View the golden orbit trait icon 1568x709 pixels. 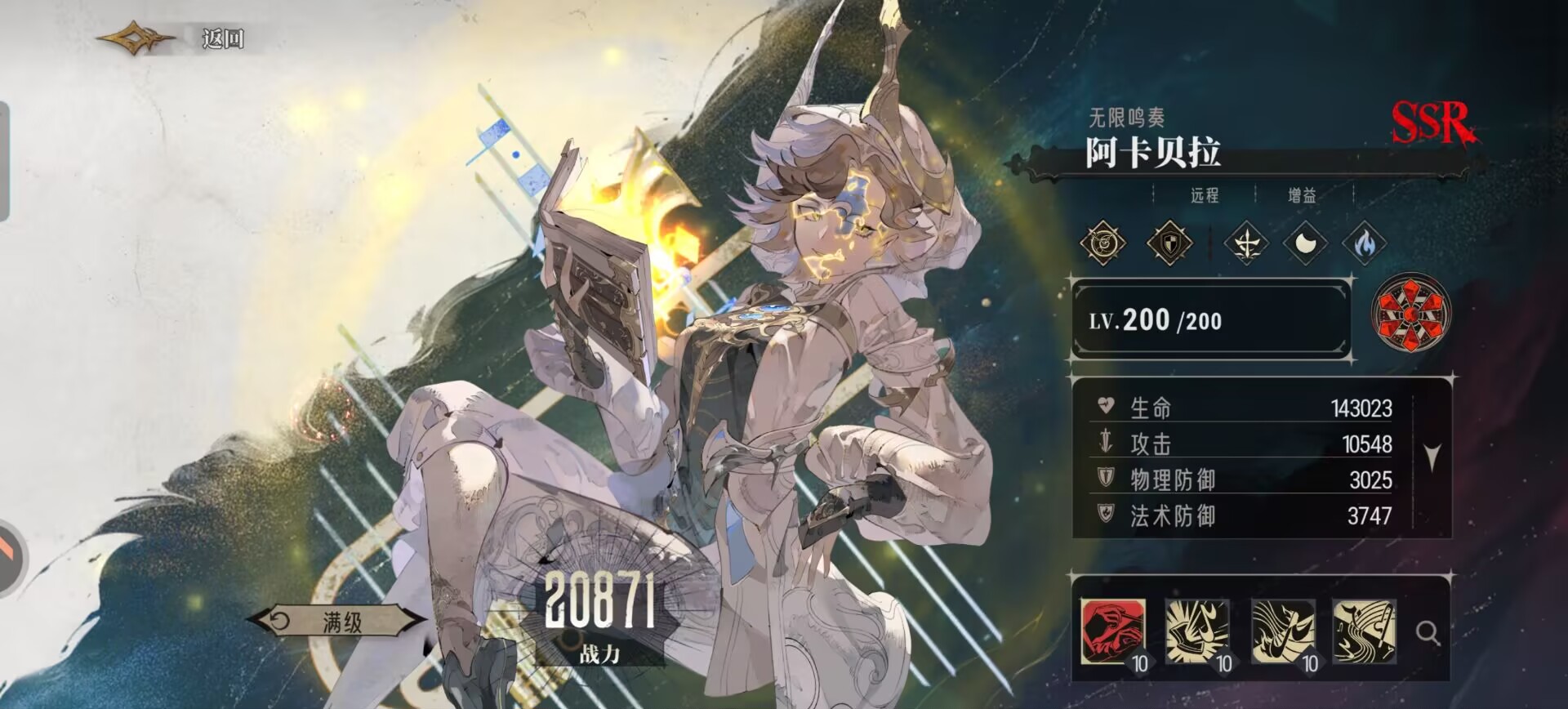coord(1103,243)
